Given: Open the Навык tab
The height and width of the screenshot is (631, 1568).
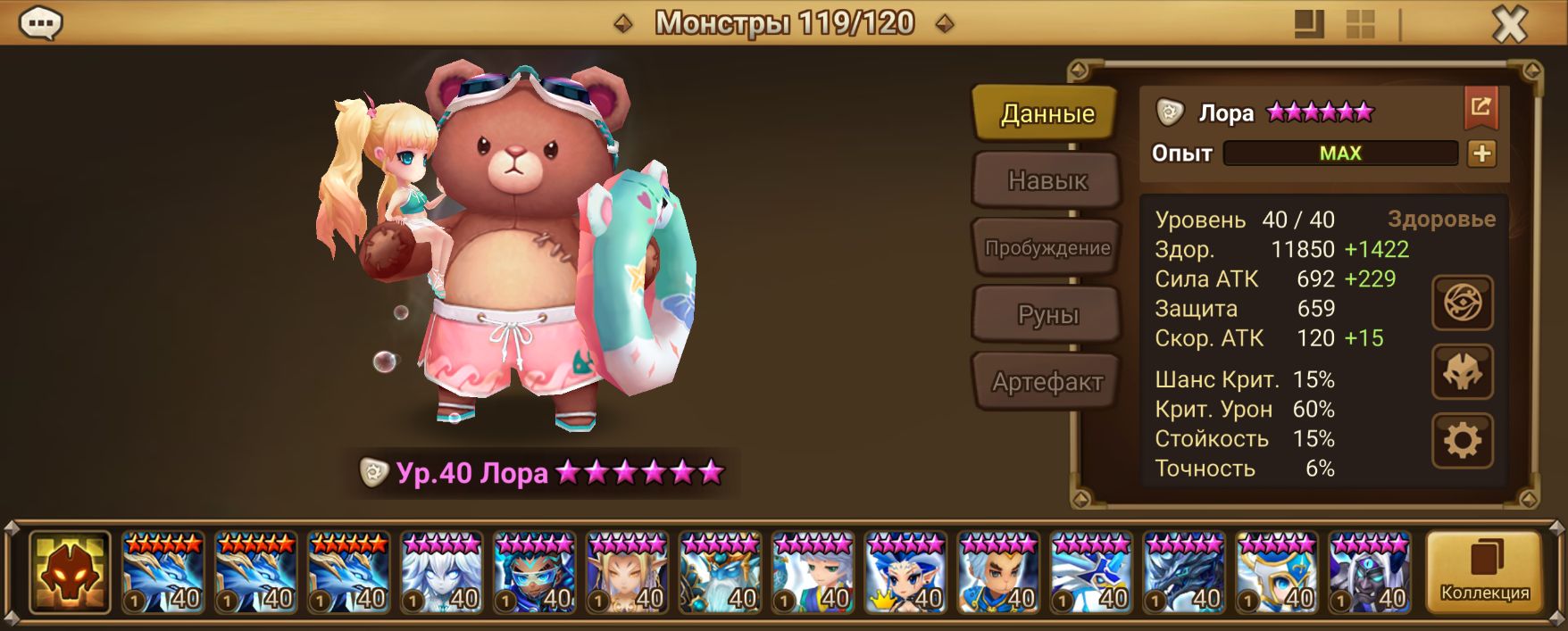Looking at the screenshot, I should click(1047, 180).
